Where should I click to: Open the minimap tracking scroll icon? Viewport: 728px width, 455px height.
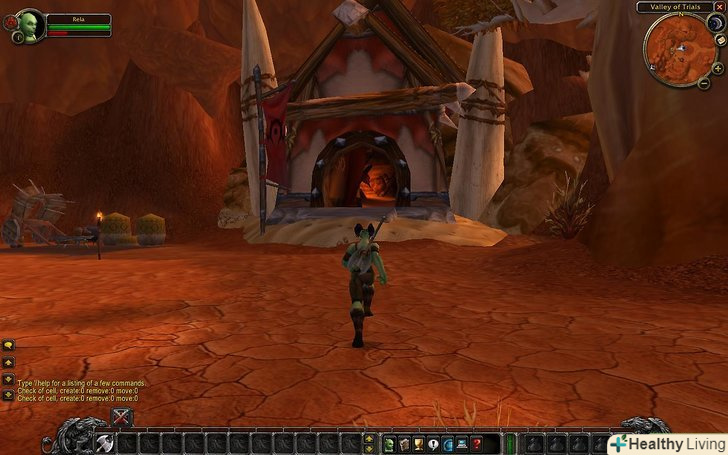click(720, 40)
